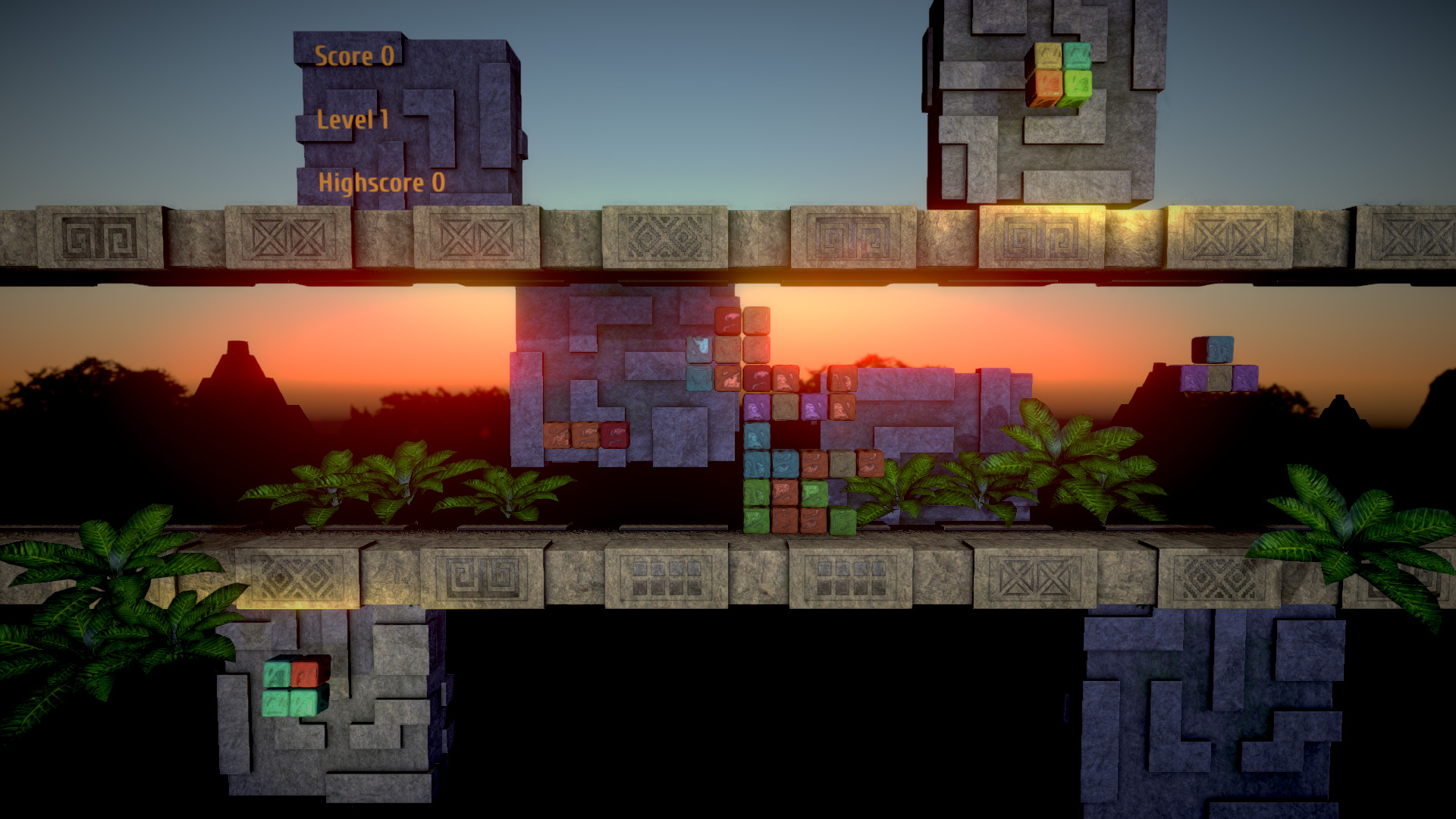The width and height of the screenshot is (1456, 819).
Task: Select the teal block beside the yellow one
Action: click(x=1077, y=55)
